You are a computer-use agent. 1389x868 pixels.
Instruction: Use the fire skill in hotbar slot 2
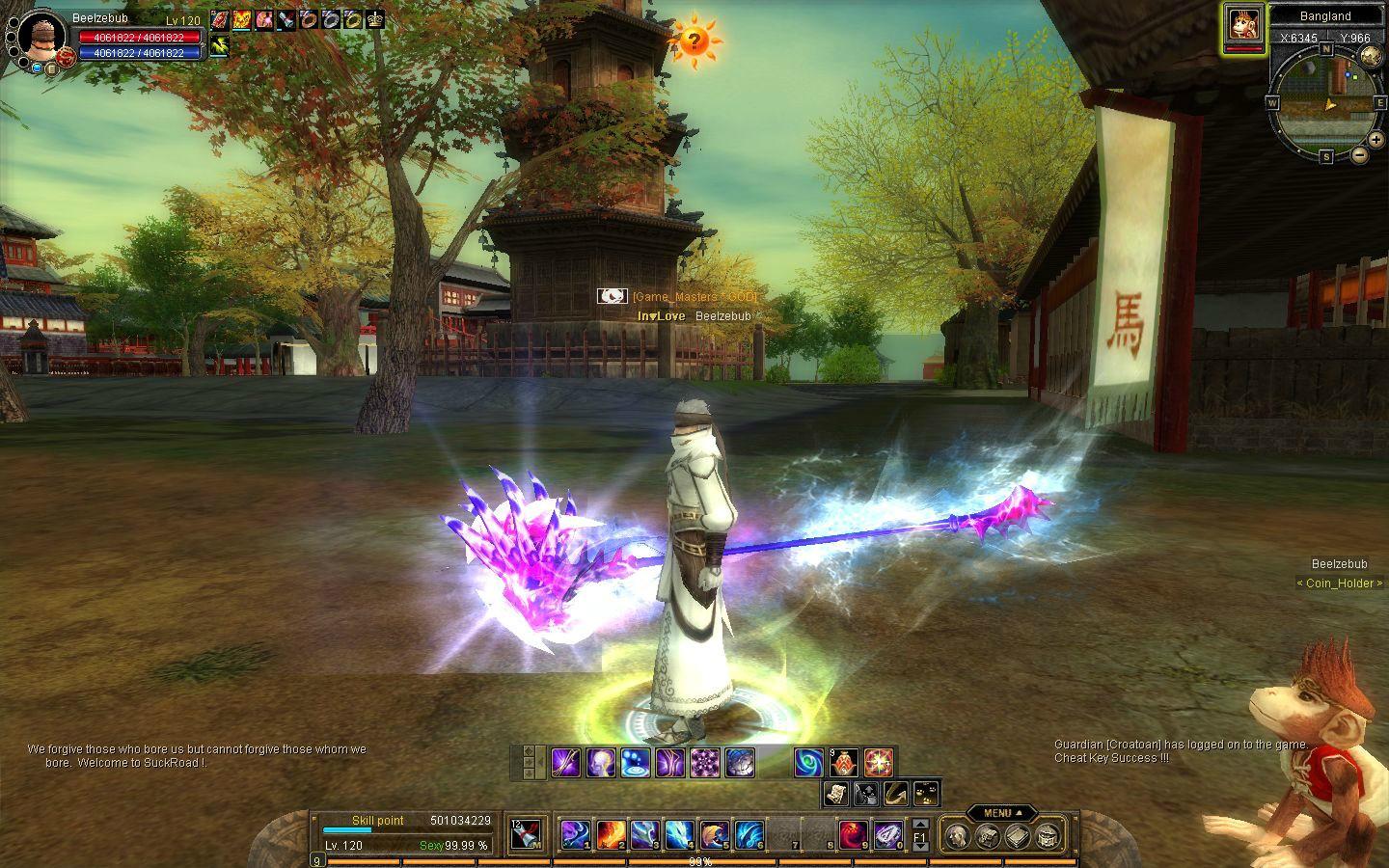(610, 834)
